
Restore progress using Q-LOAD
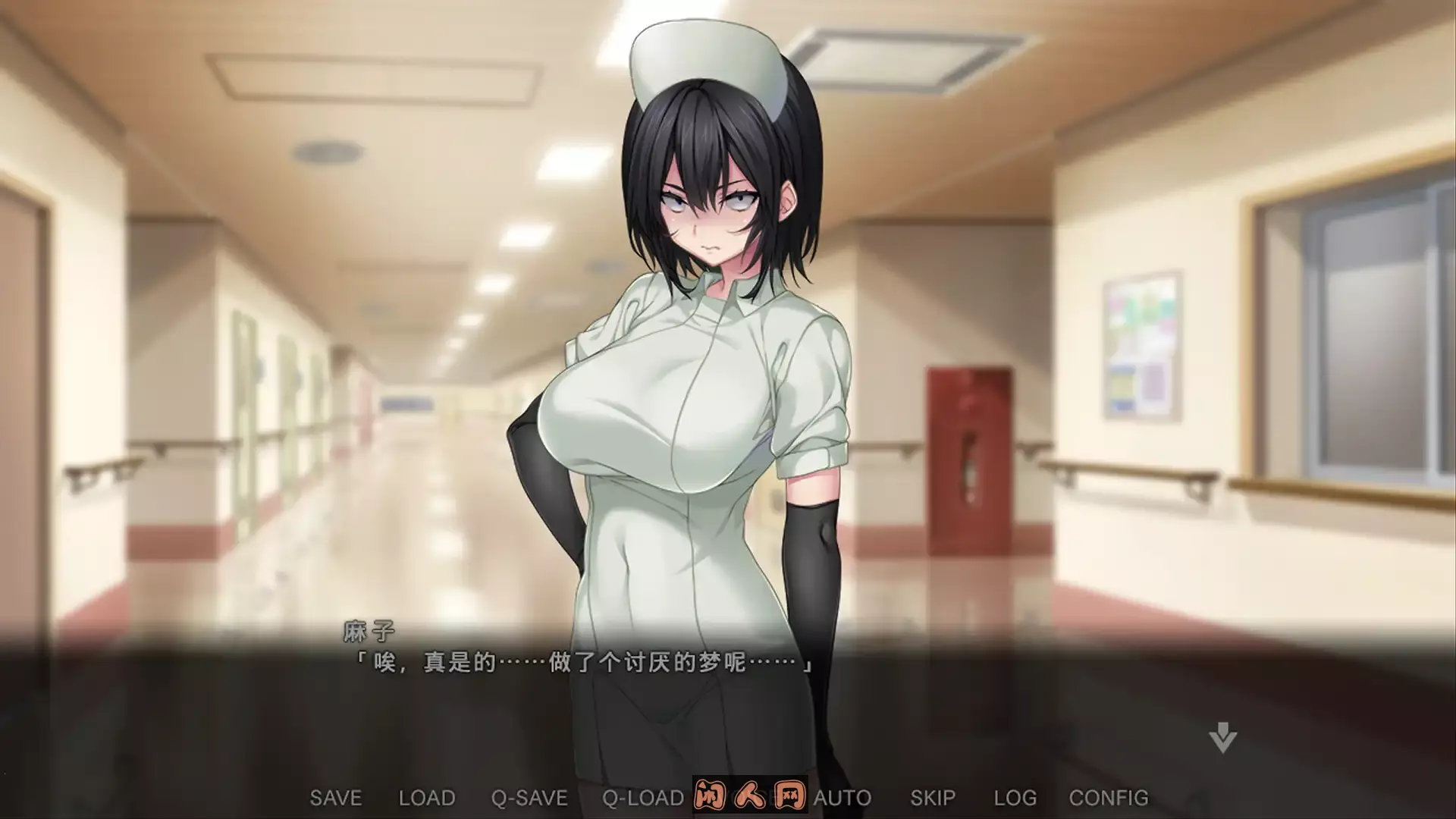(x=642, y=798)
